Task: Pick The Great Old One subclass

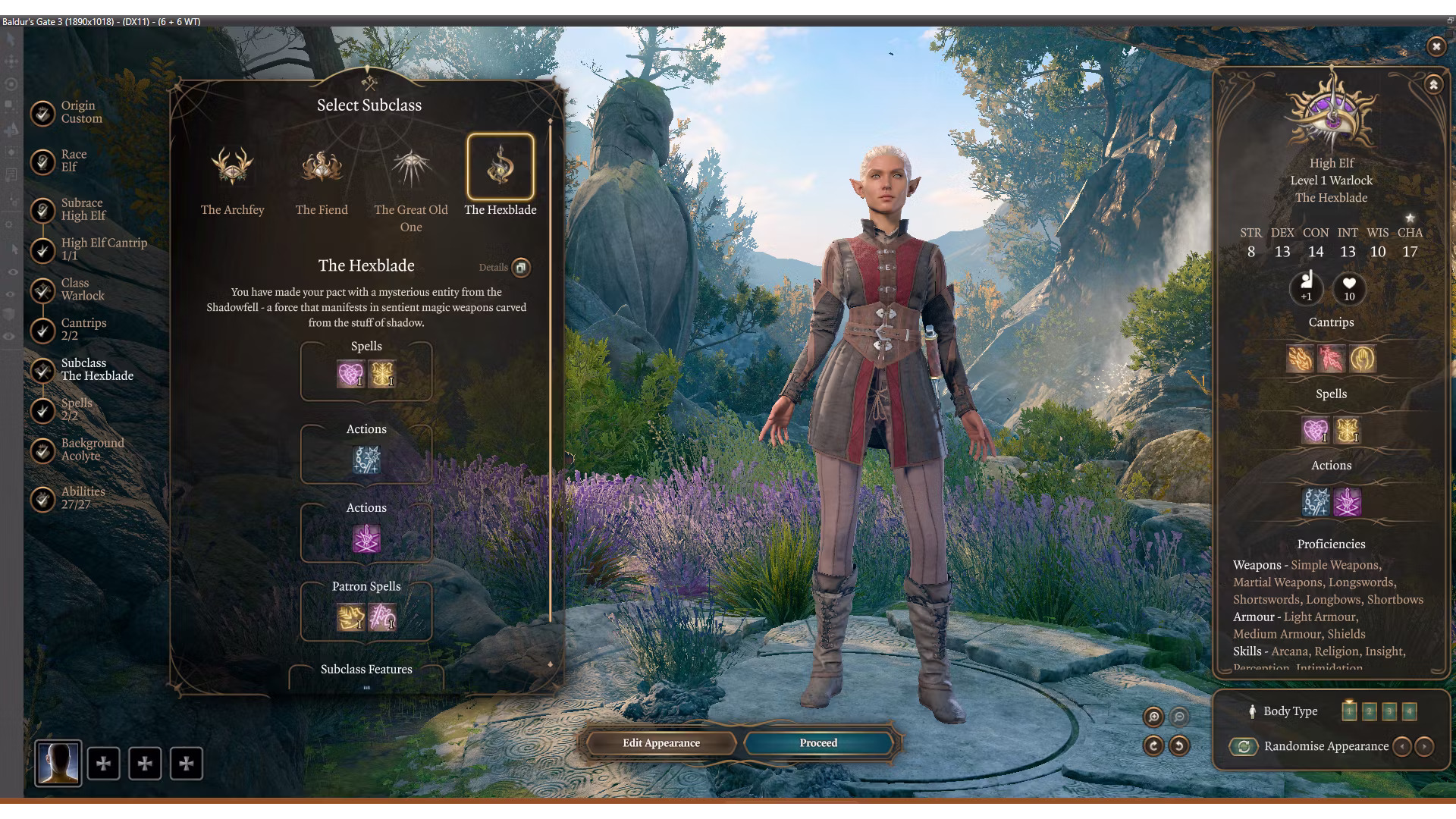Action: point(411,168)
